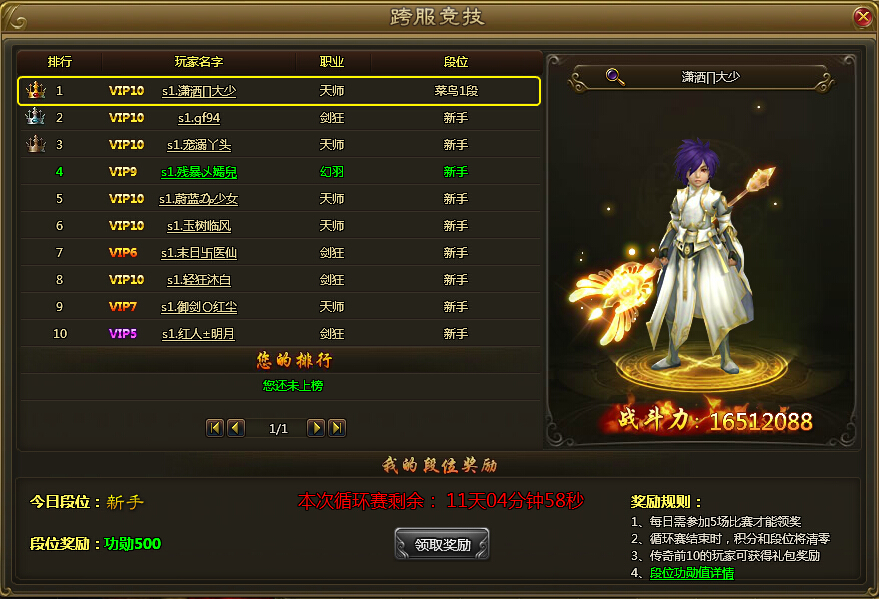The width and height of the screenshot is (879, 599).
Task: Select rank 9 player s1.御剑〇红尘
Action: 199,307
